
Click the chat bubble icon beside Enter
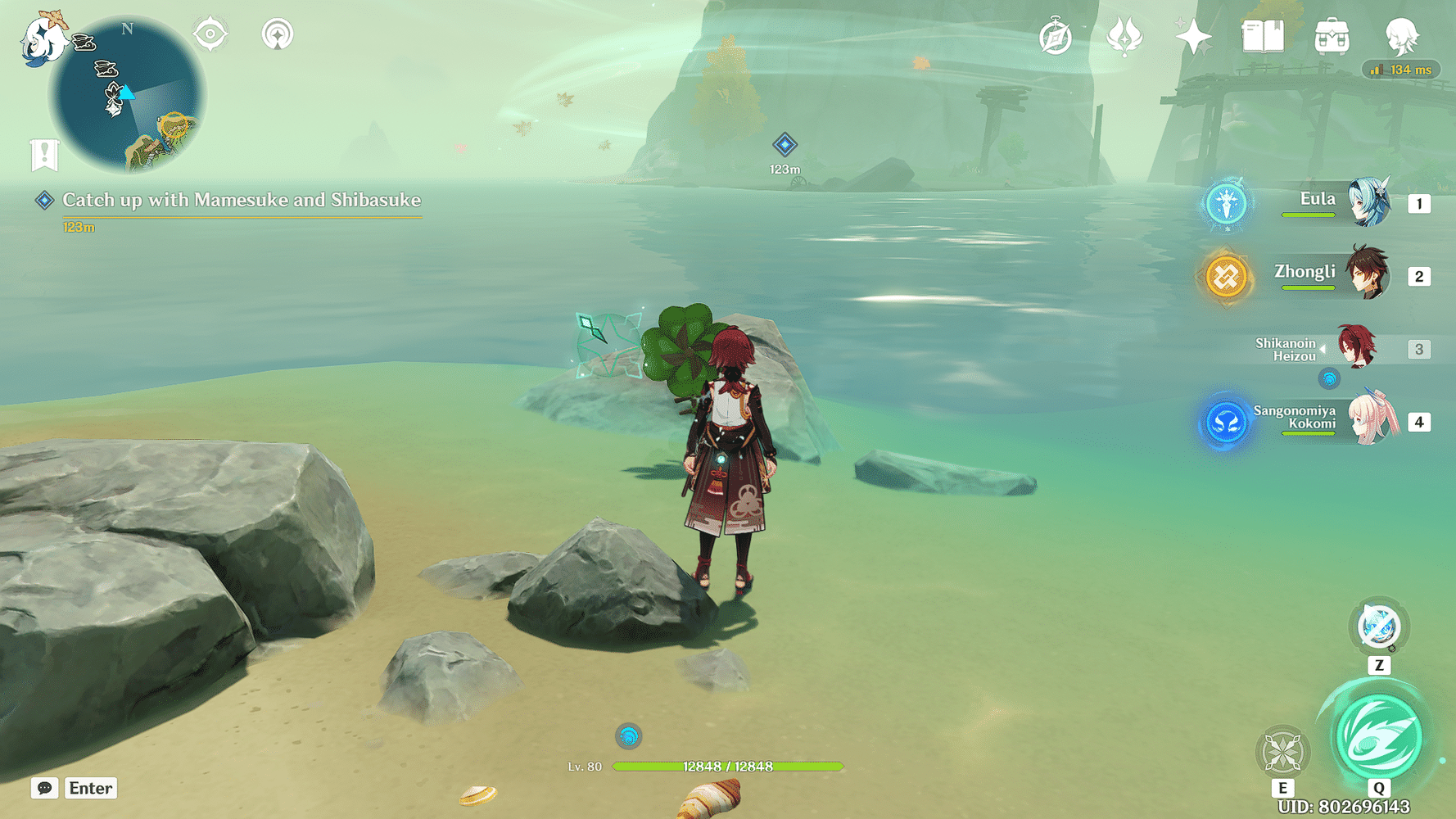[x=43, y=788]
